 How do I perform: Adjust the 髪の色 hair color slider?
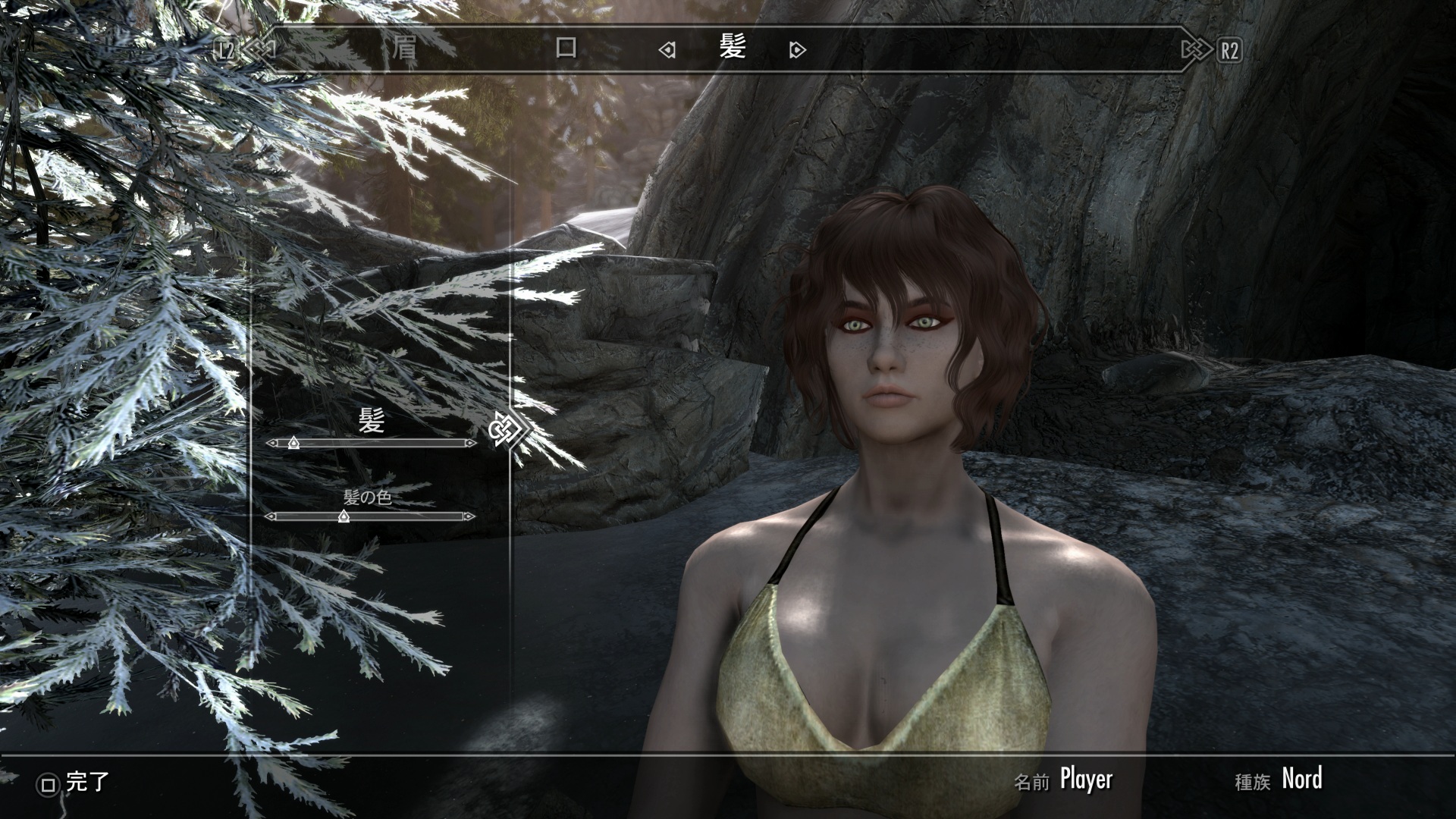point(344,516)
